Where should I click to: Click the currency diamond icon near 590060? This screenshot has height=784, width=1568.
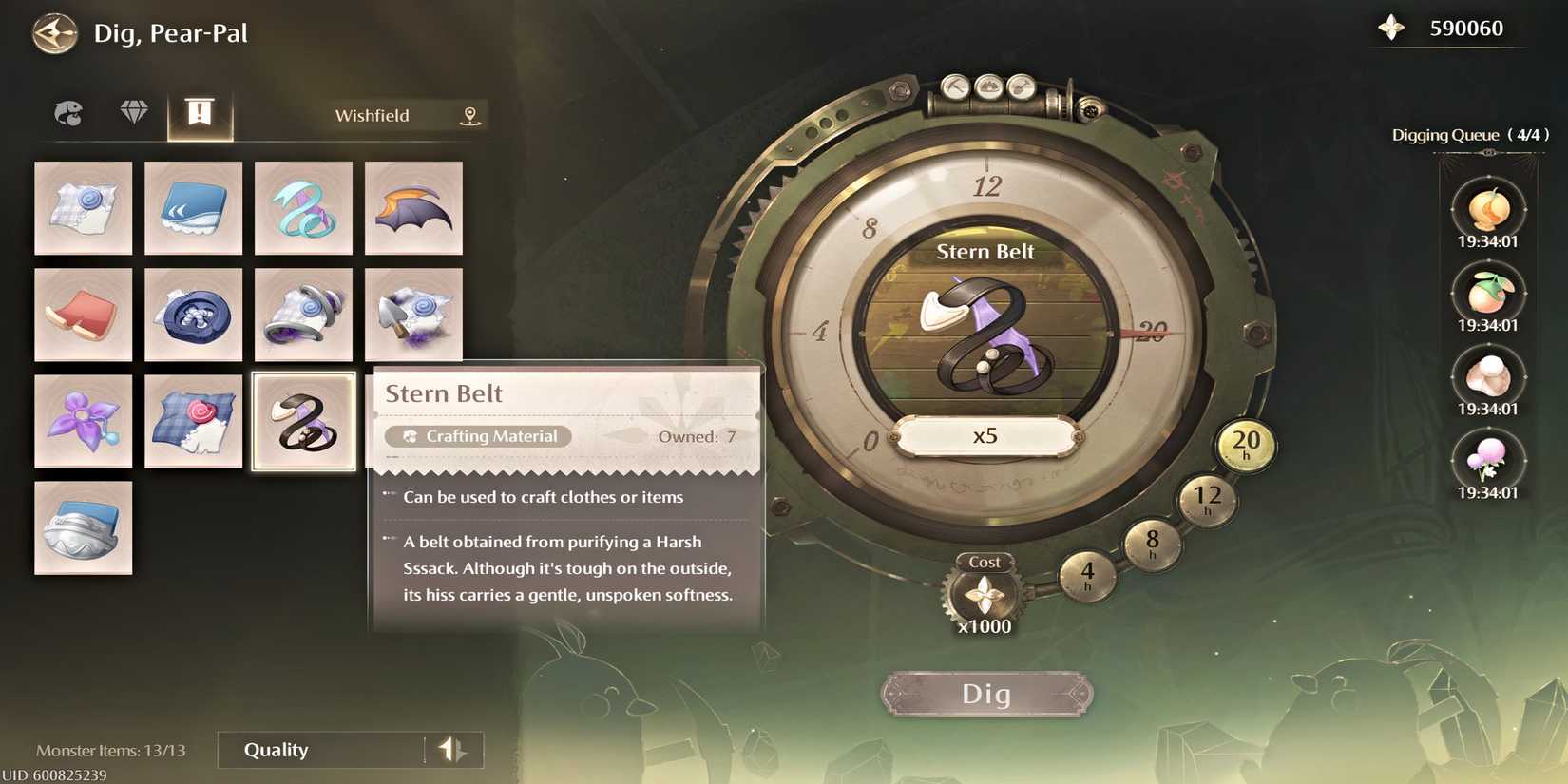point(1392,28)
